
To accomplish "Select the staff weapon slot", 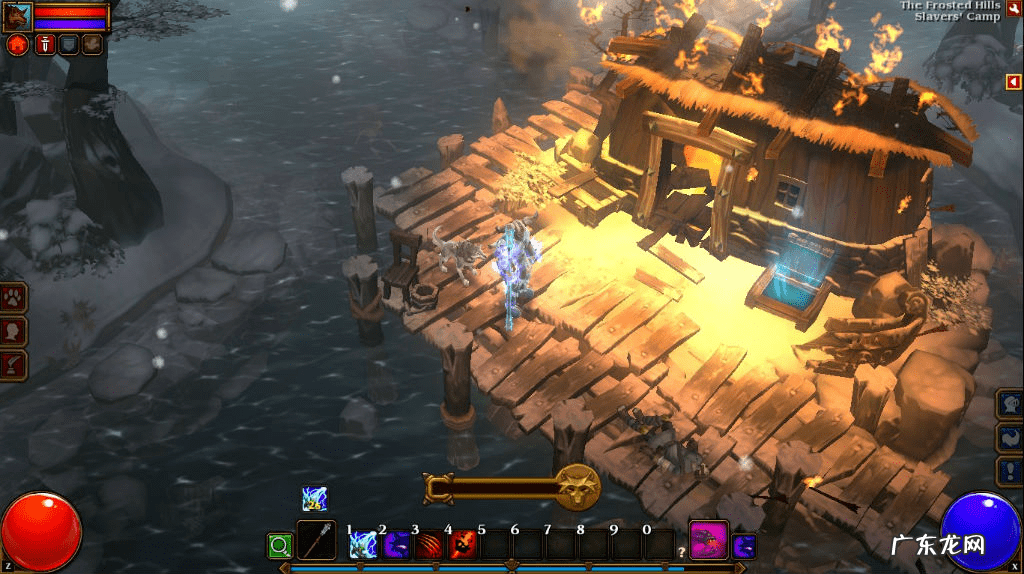I will 316,541.
